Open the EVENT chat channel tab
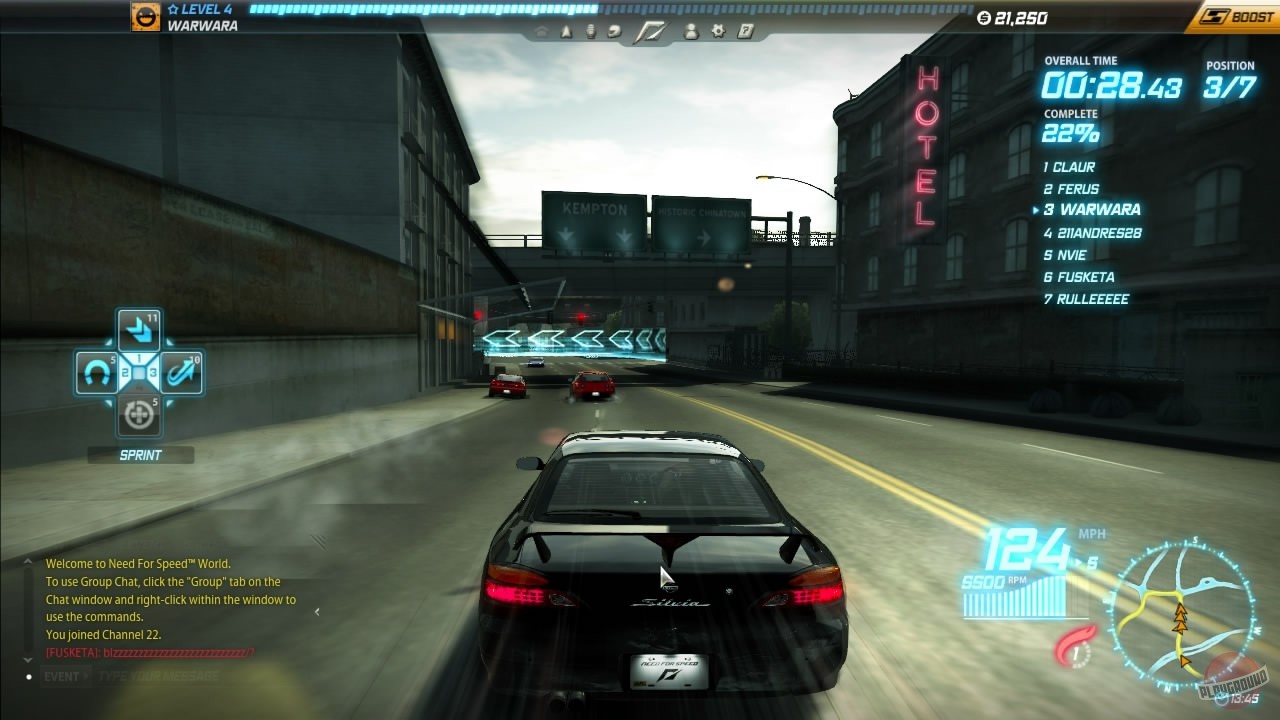Image resolution: width=1280 pixels, height=720 pixels. (62, 676)
